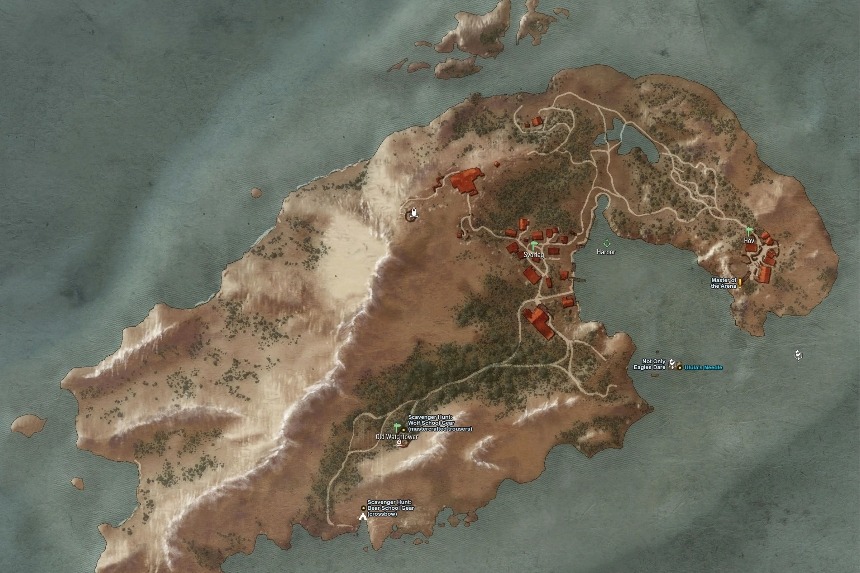Click the Master of the Arena quest marker
860x573 pixels.
(739, 281)
